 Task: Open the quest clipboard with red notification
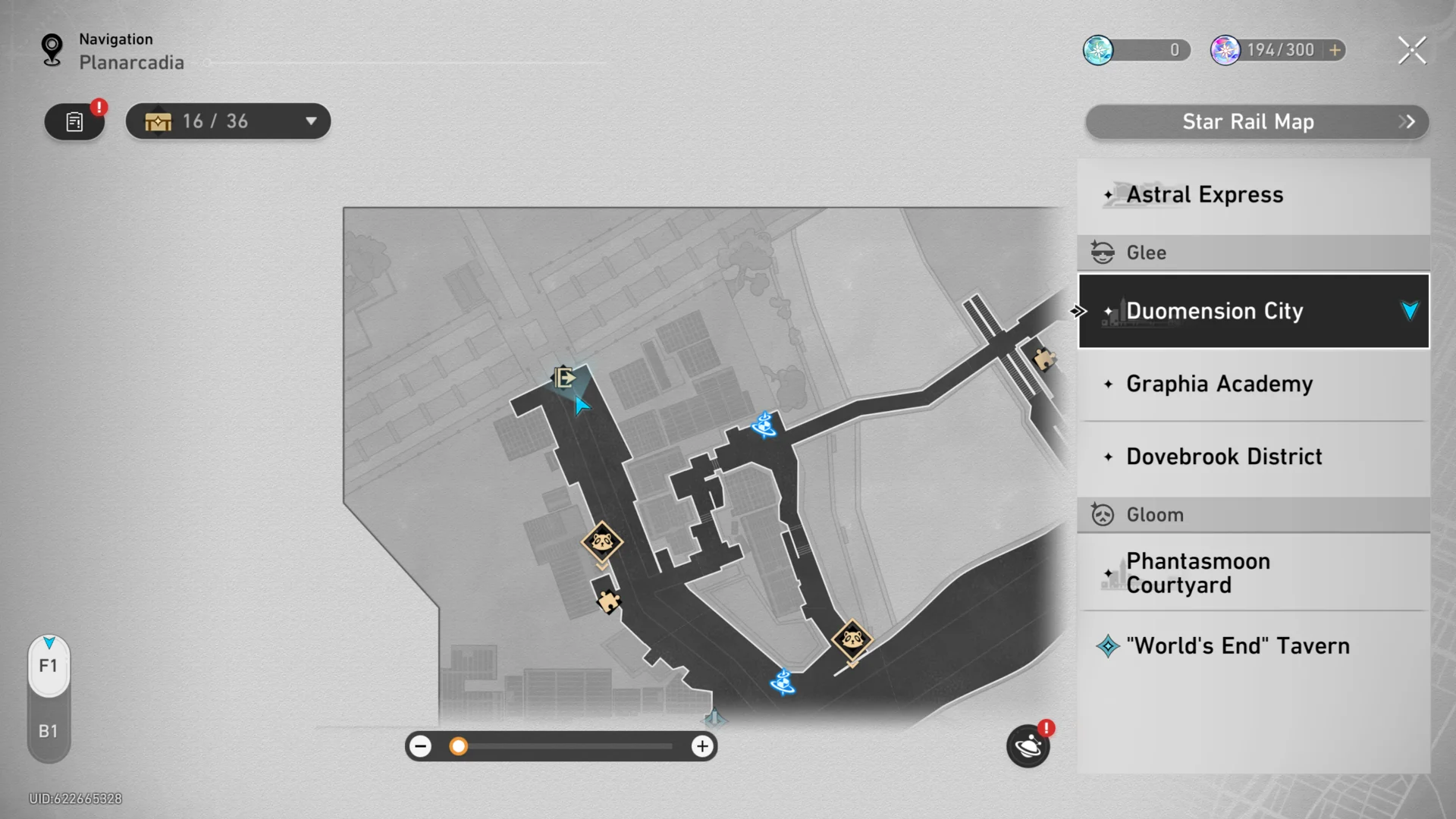point(74,121)
